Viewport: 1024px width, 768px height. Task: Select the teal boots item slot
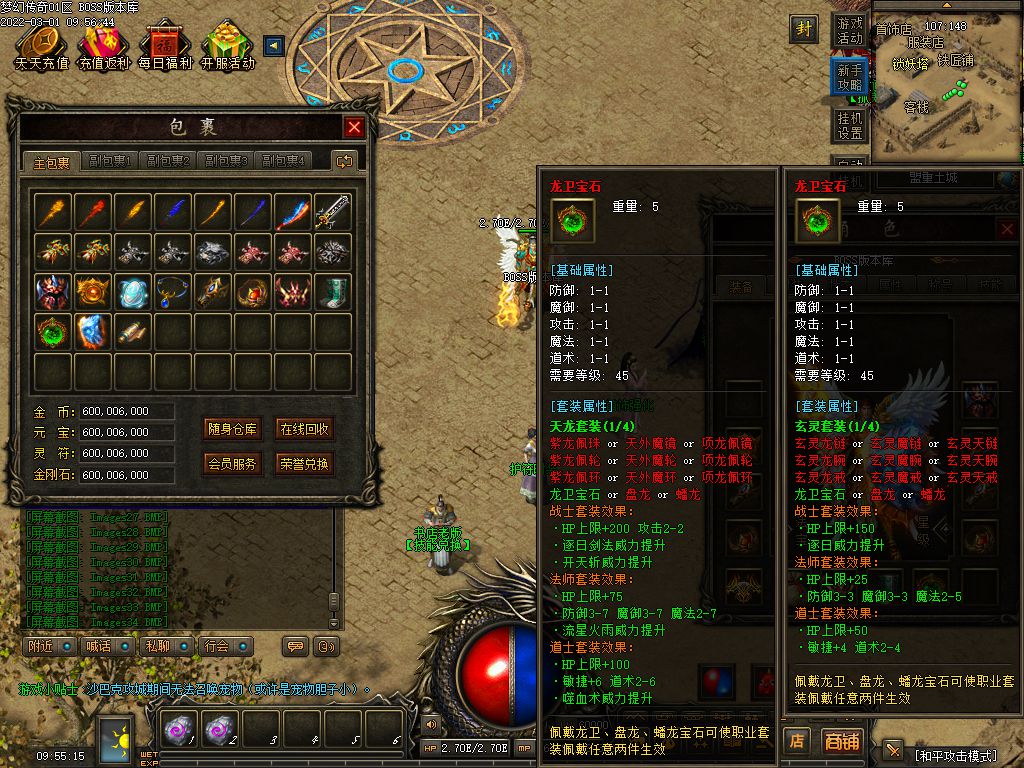pyautogui.click(x=333, y=291)
